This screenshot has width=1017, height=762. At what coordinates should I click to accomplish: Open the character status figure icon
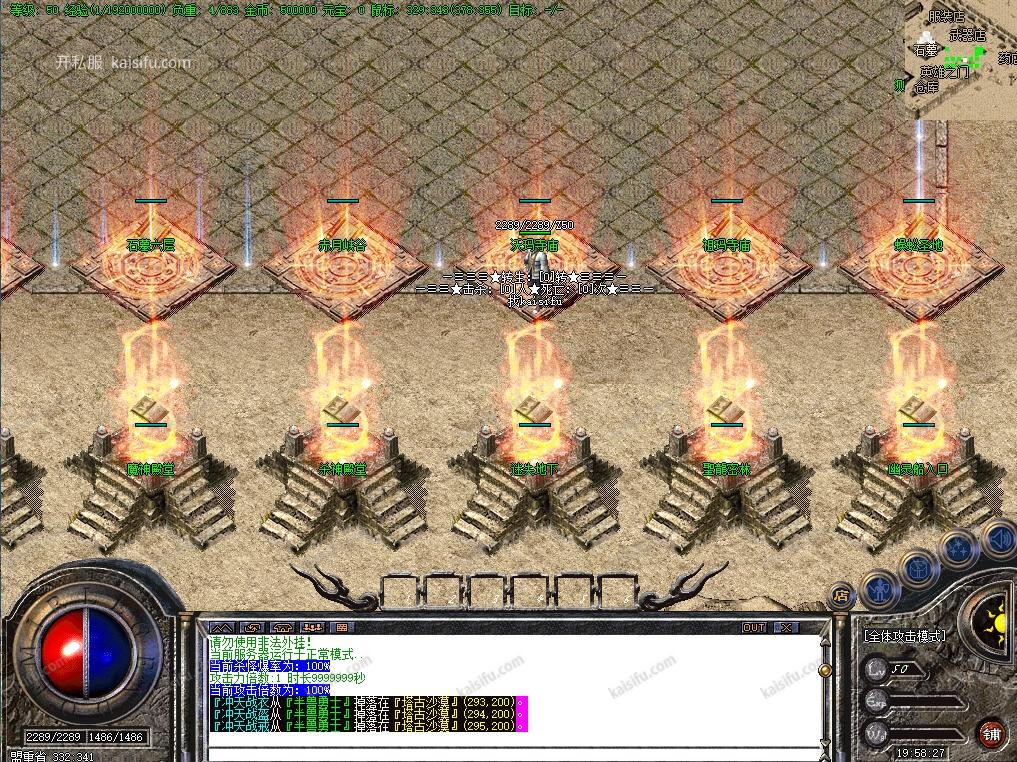click(x=881, y=590)
